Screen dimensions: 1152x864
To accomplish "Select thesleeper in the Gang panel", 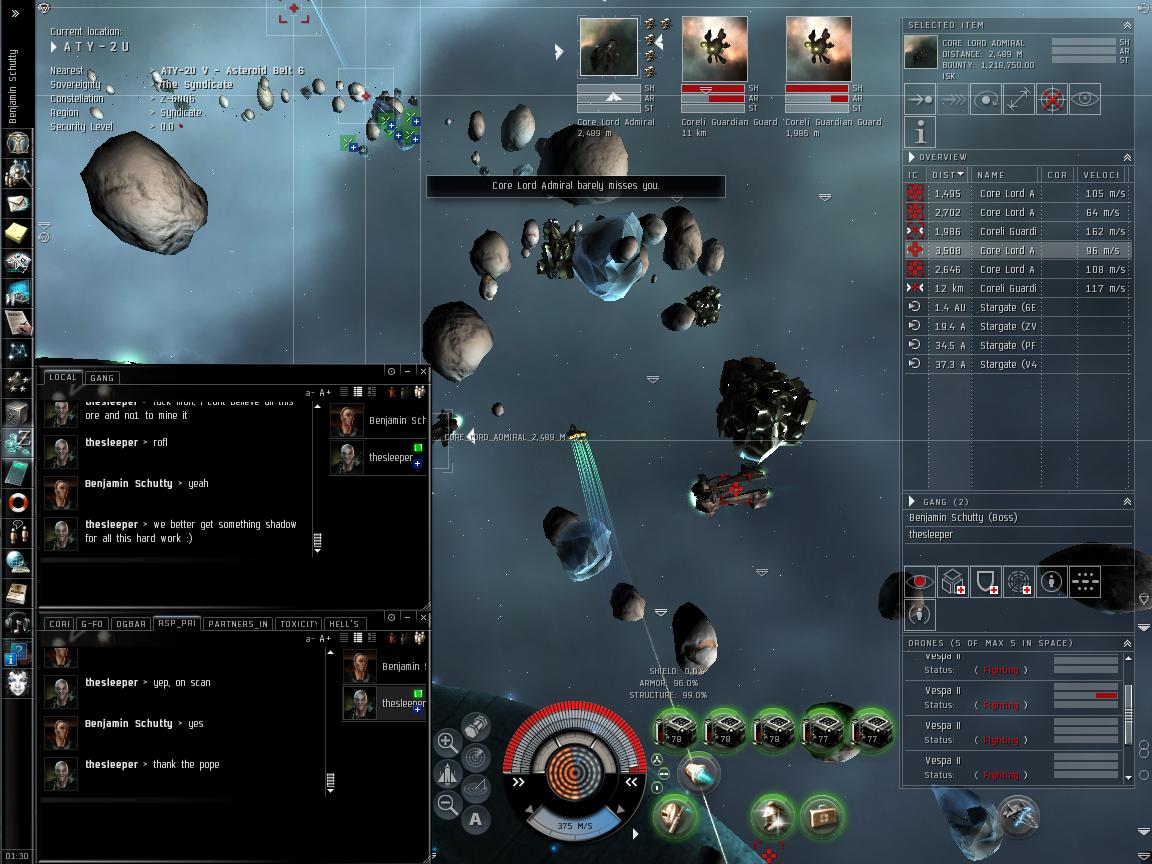I will pyautogui.click(x=931, y=535).
